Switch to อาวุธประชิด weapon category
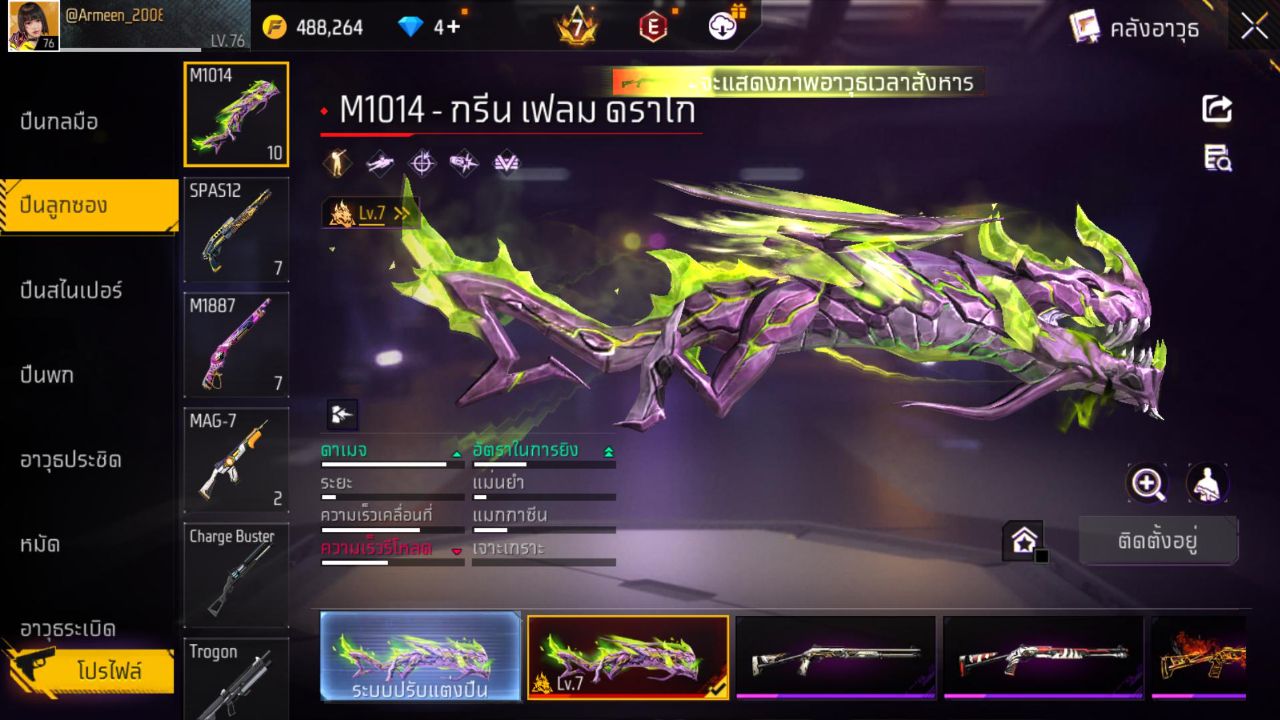 click(x=72, y=460)
